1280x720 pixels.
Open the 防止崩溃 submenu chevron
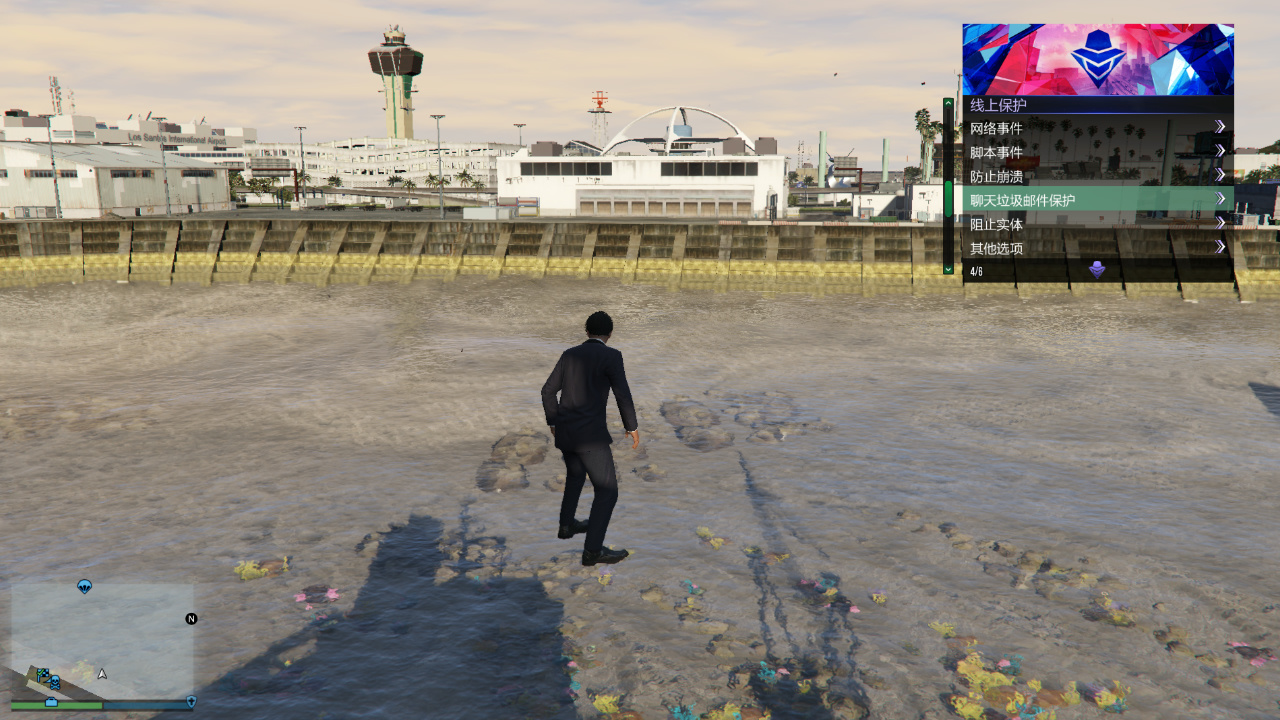click(x=1220, y=173)
